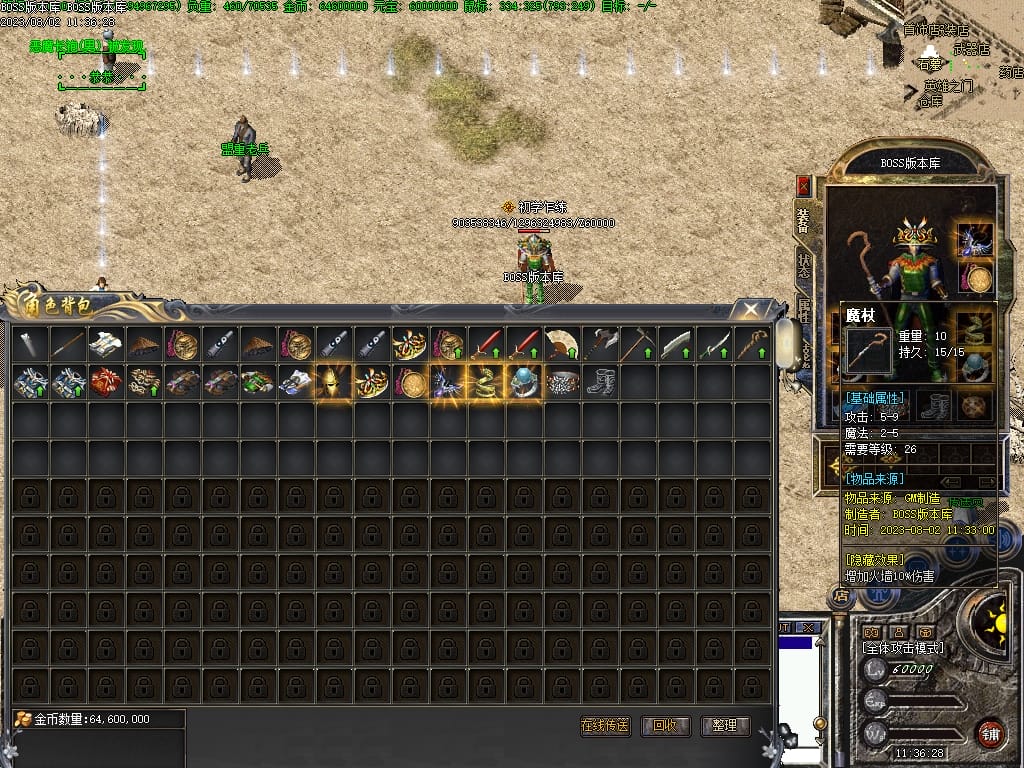Close the character equipment panel
Image resolution: width=1024 pixels, height=768 pixels.
pyautogui.click(x=803, y=186)
